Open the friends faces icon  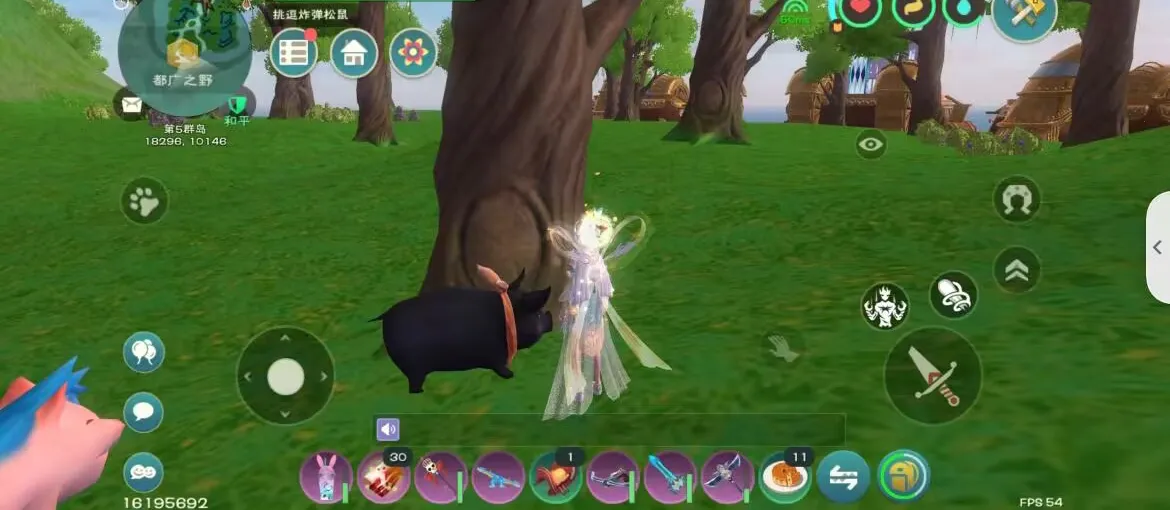coord(143,472)
